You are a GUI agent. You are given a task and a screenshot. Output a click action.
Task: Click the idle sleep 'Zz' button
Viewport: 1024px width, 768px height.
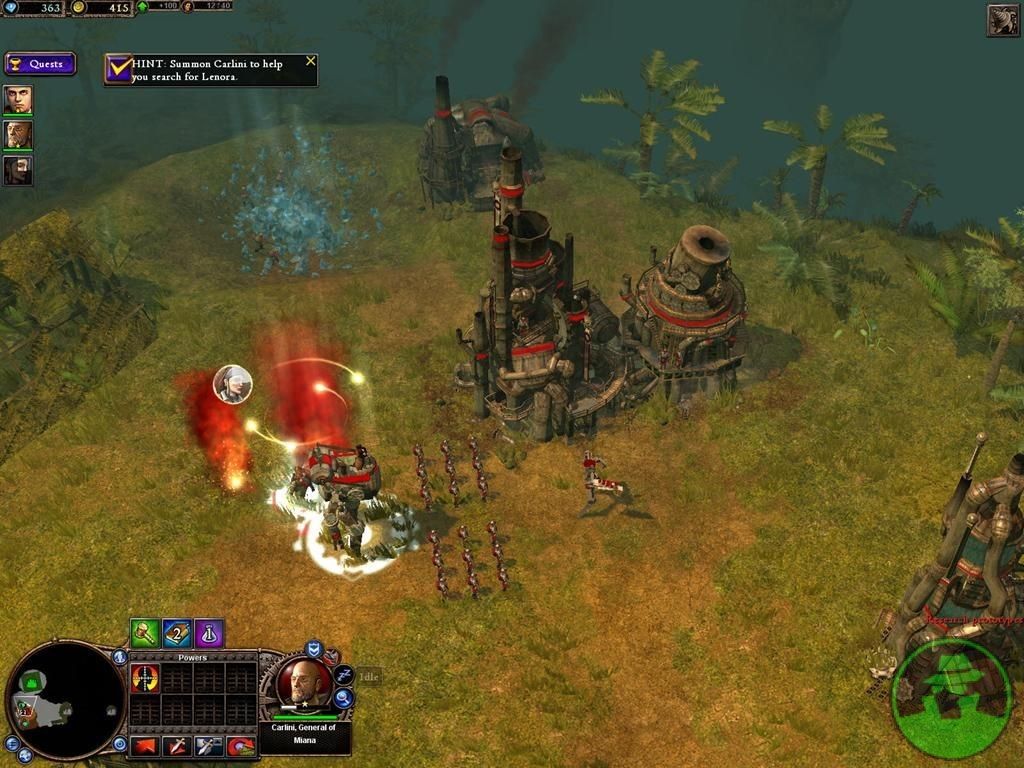pyautogui.click(x=343, y=675)
